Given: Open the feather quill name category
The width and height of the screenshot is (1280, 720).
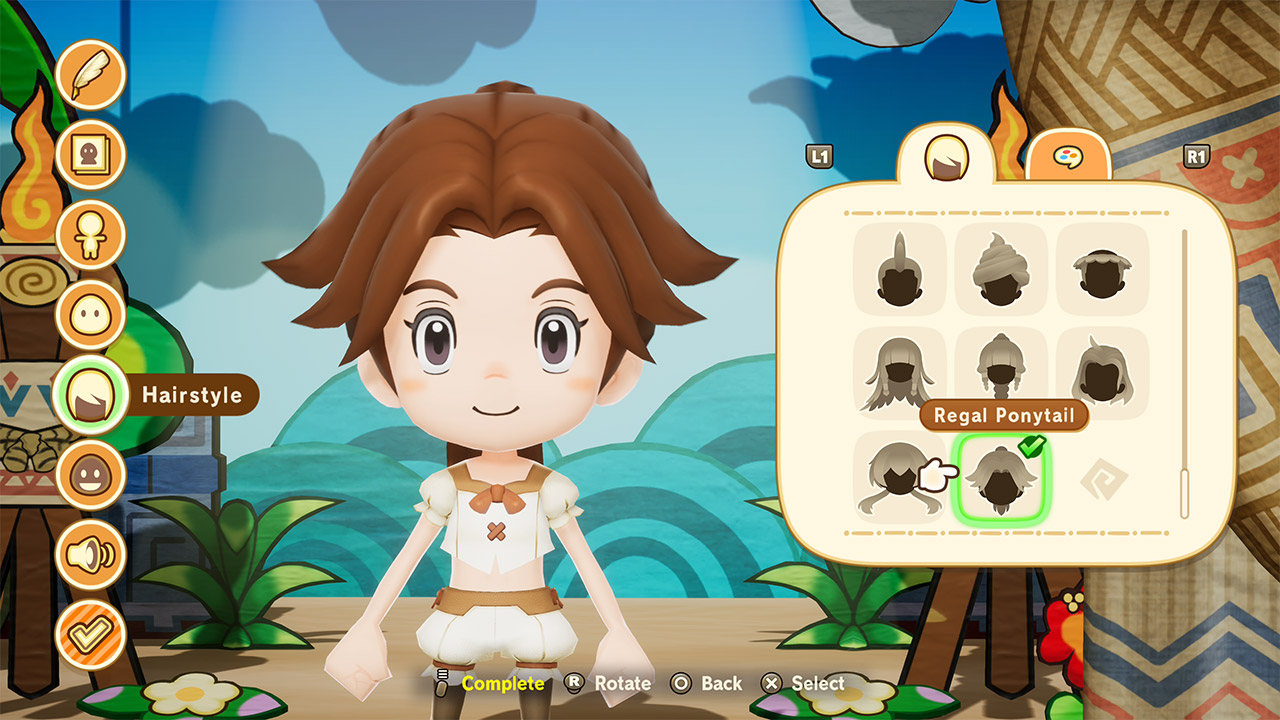Looking at the screenshot, I should pos(90,75).
